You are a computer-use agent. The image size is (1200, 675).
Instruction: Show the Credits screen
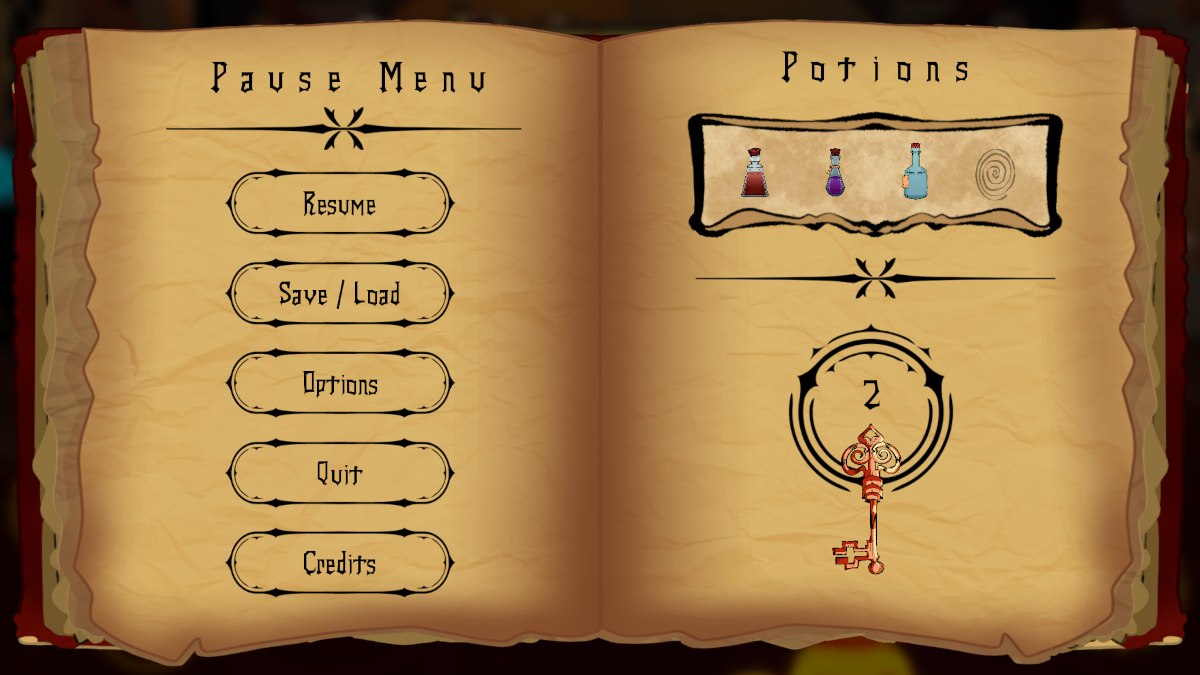tap(340, 563)
